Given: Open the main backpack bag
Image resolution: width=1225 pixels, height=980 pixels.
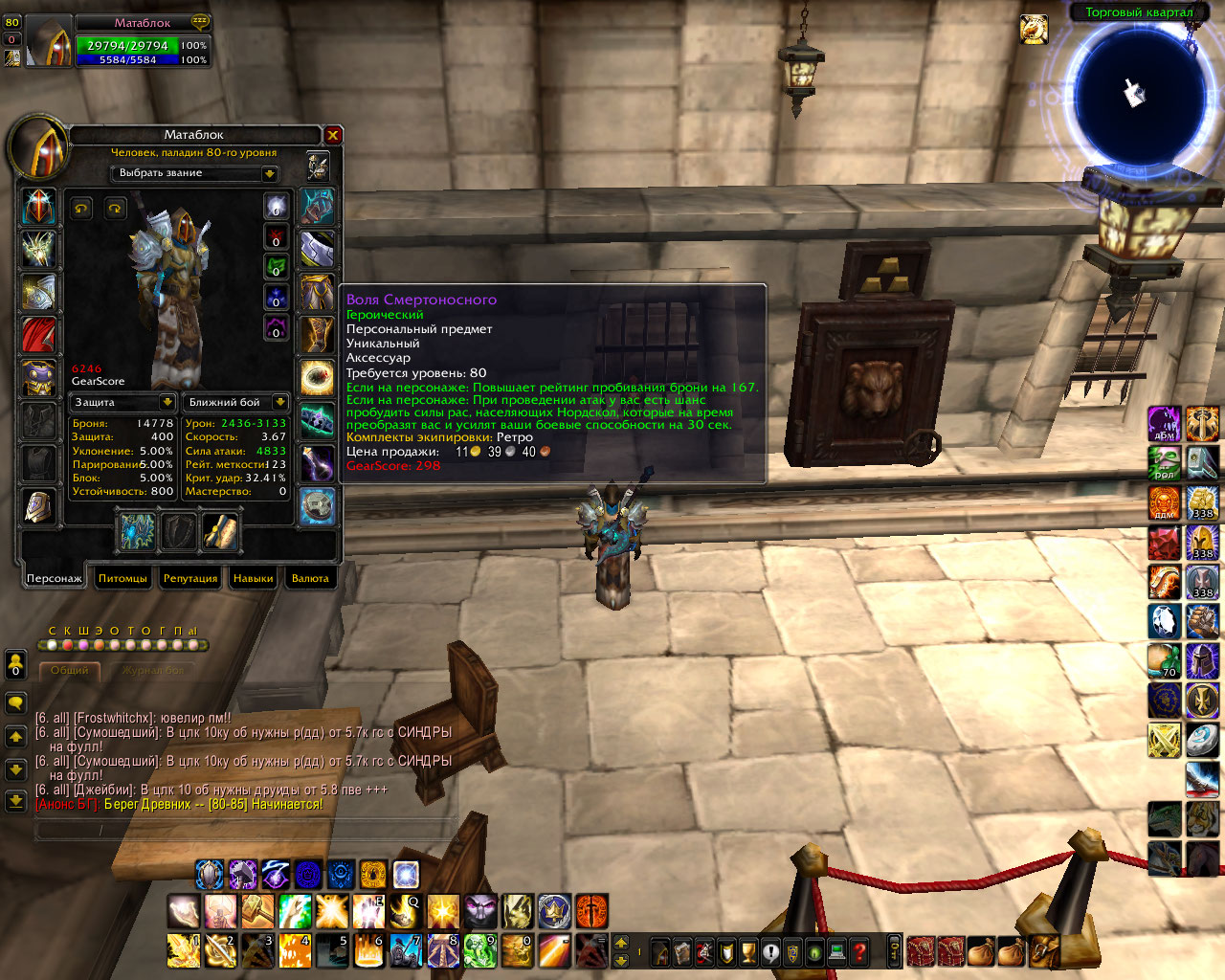Looking at the screenshot, I should click(1045, 951).
